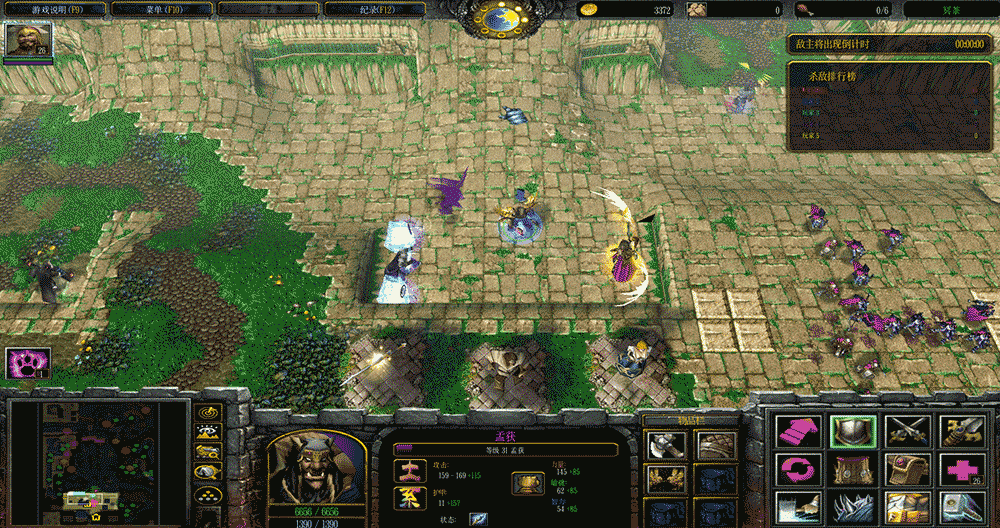The image size is (1000, 528).
Task: Open the 游戏说明 (F9) quest menu
Action: [x=57, y=9]
